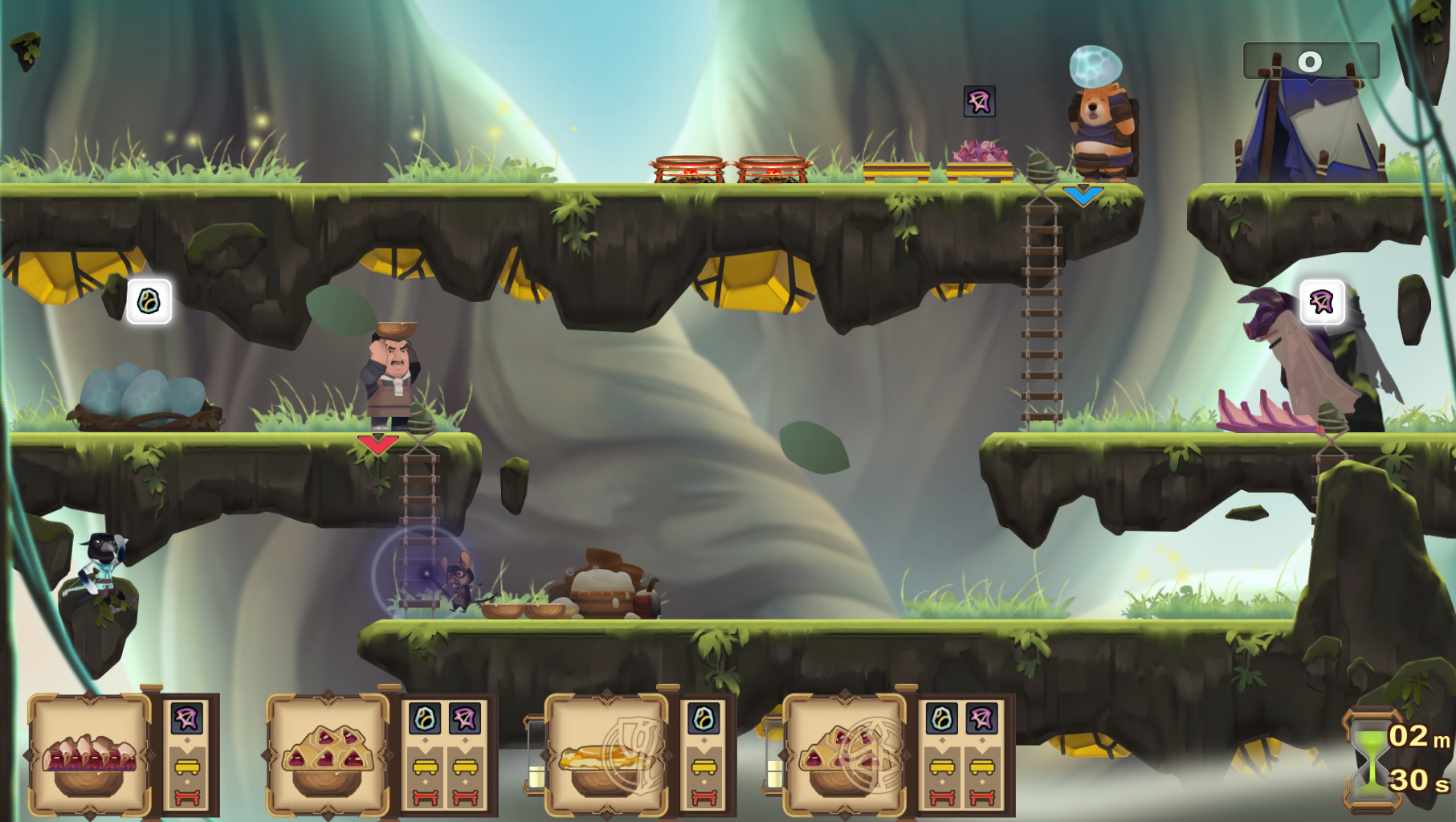Image resolution: width=1456 pixels, height=822 pixels.
Task: Click the egg icon on the flatbread recipe card
Action: (x=704, y=719)
